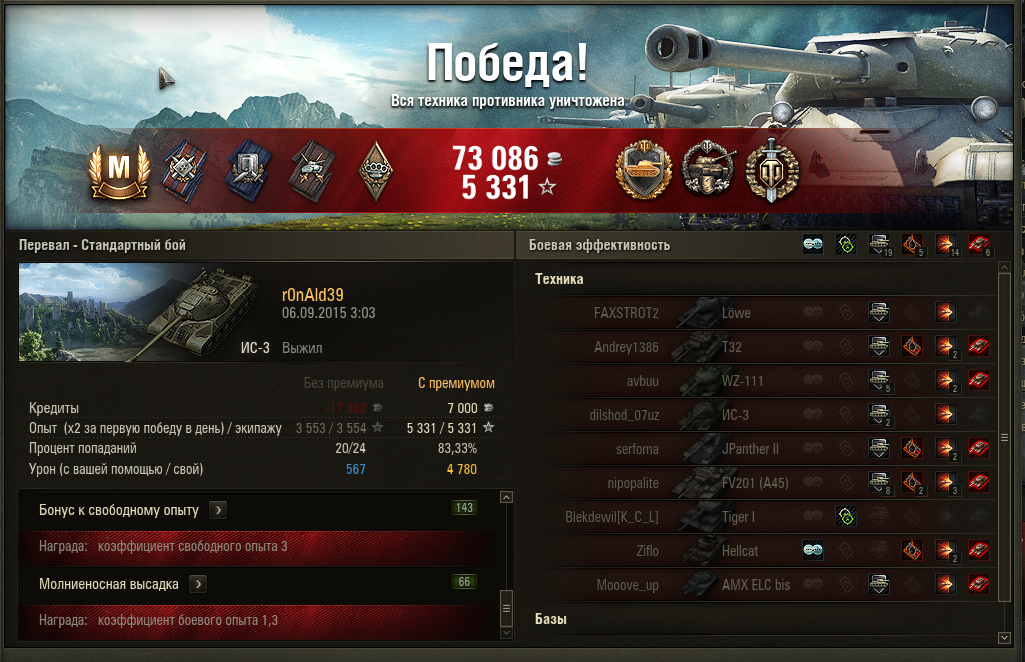Image resolution: width=1025 pixels, height=662 pixels.
Task: Click the diamond-shaped brass knuckles medal
Action: click(375, 169)
